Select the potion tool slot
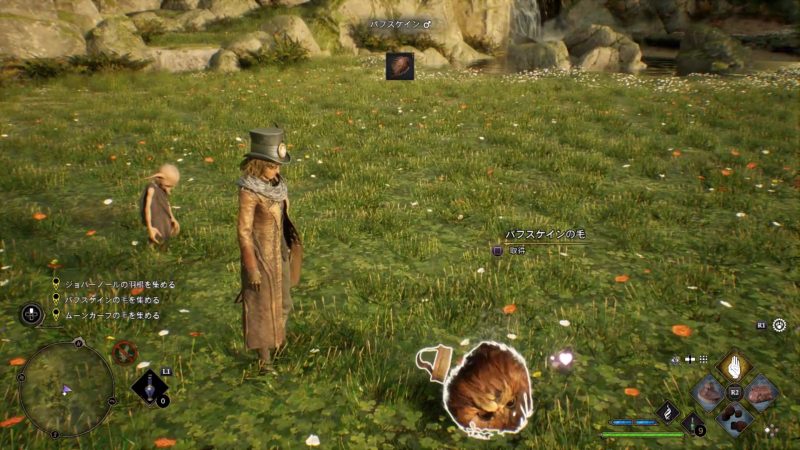800x450 pixels. tap(149, 387)
